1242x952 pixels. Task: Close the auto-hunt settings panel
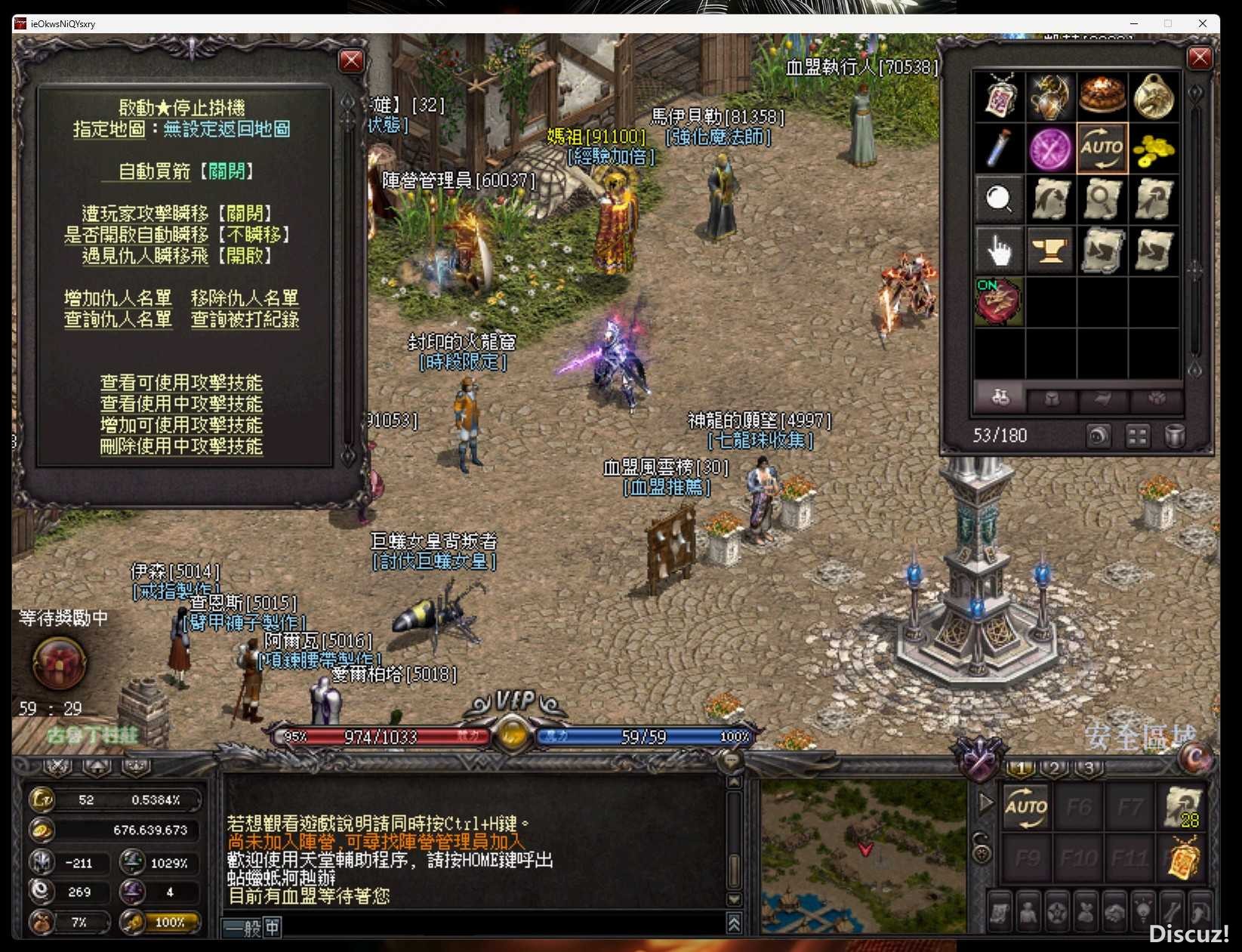[x=351, y=60]
